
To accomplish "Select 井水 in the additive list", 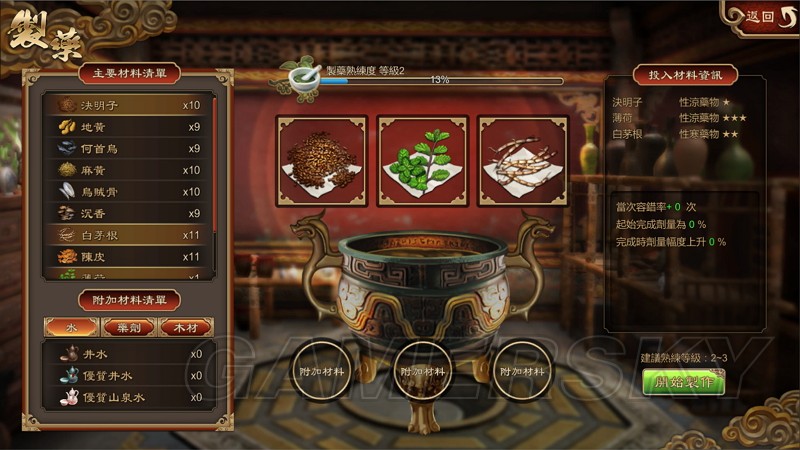I will click(x=128, y=354).
